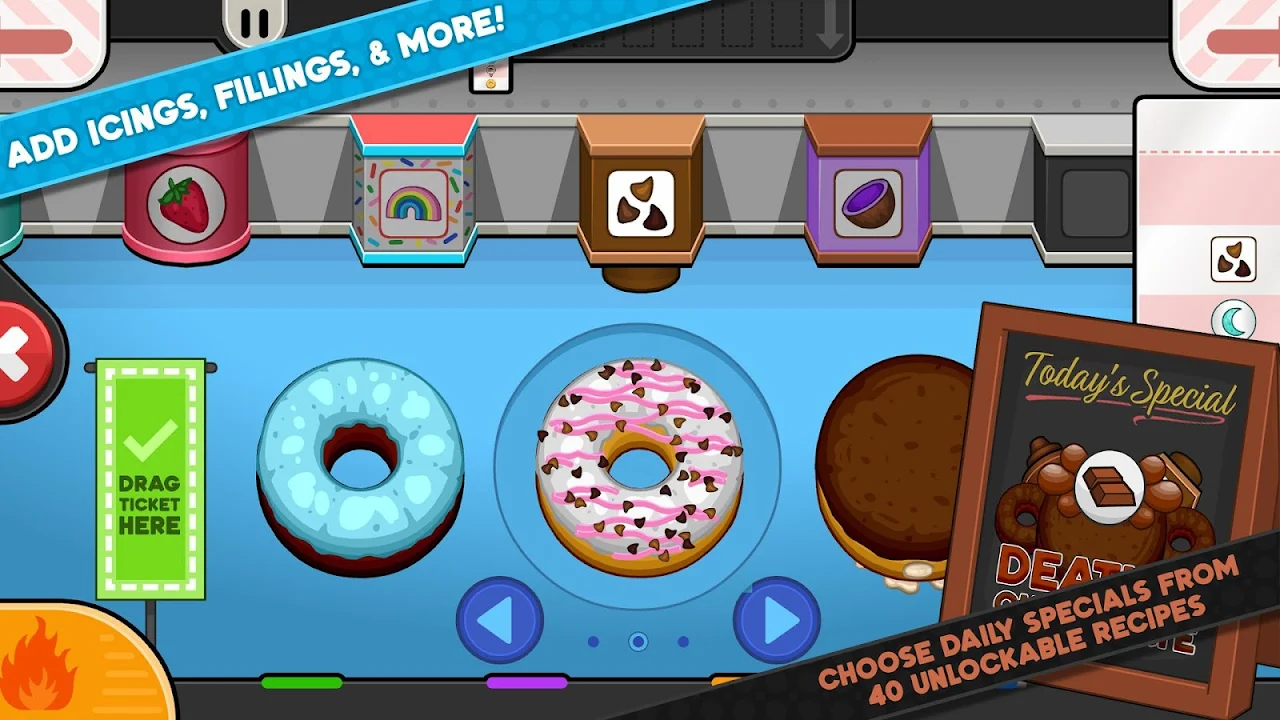Image resolution: width=1280 pixels, height=720 pixels.
Task: Advance to the next donut with right arrow
Action: point(776,620)
